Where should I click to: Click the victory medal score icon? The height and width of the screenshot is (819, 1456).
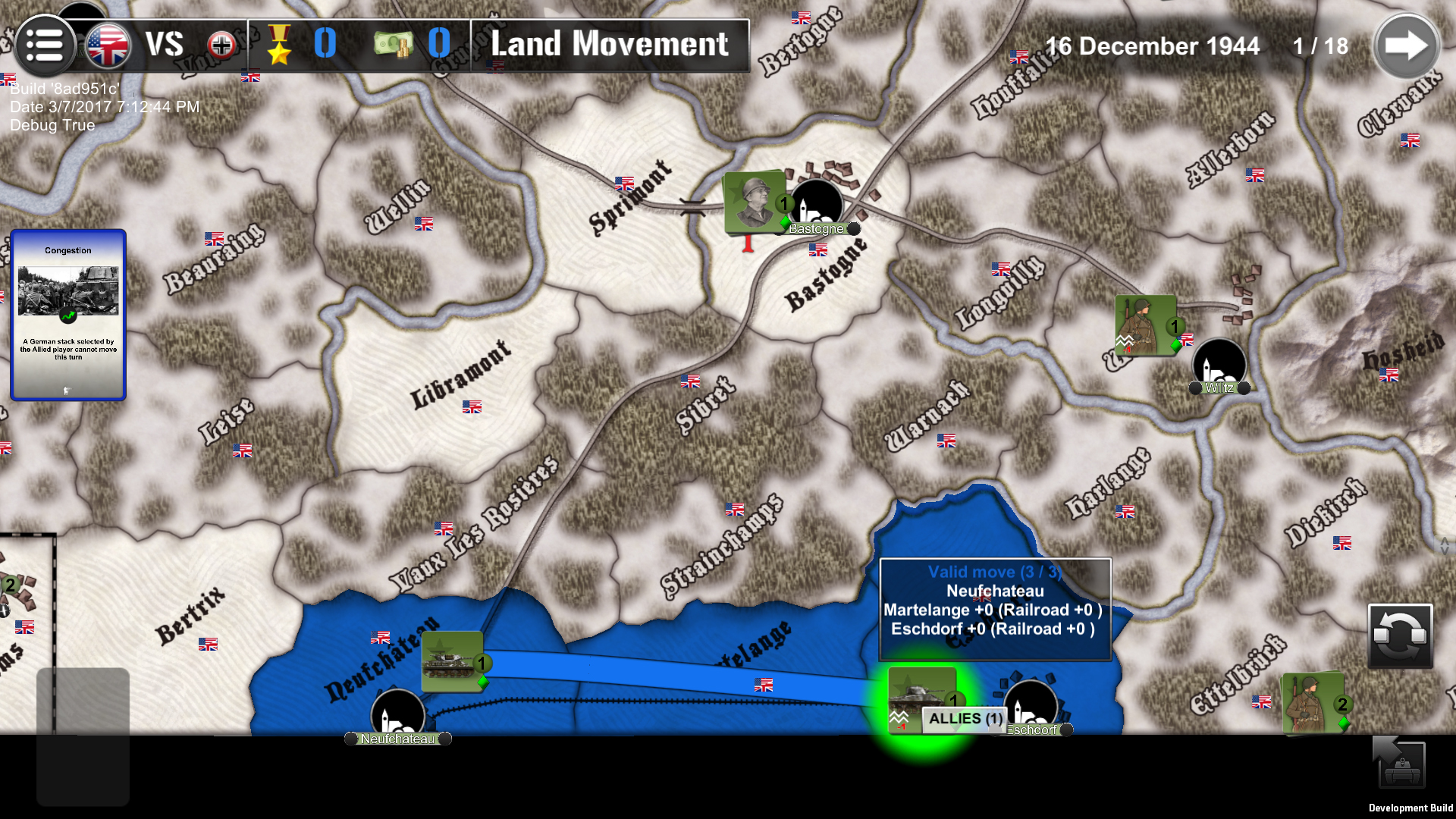280,45
